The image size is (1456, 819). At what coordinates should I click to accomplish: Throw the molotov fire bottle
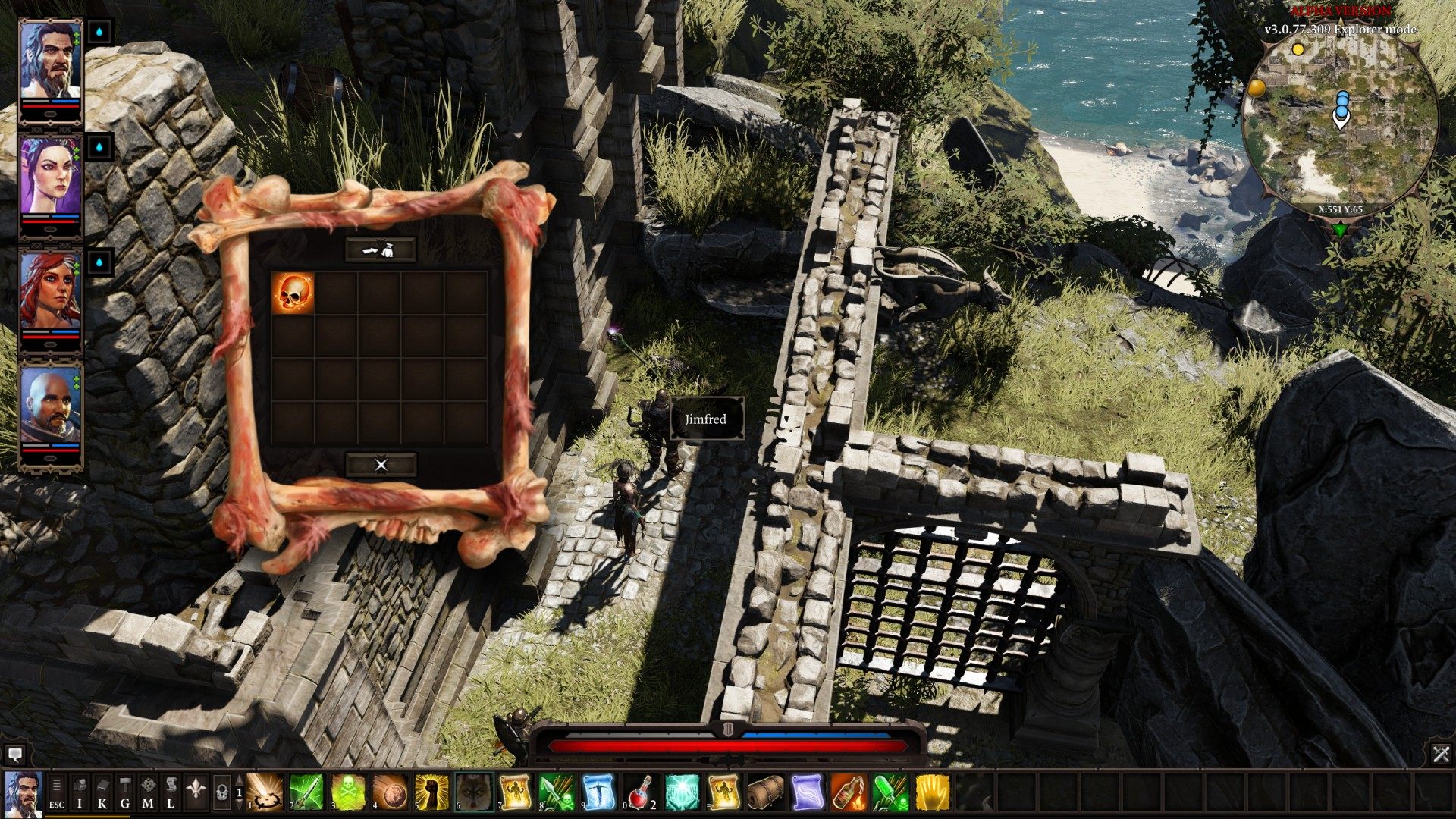pos(849,792)
